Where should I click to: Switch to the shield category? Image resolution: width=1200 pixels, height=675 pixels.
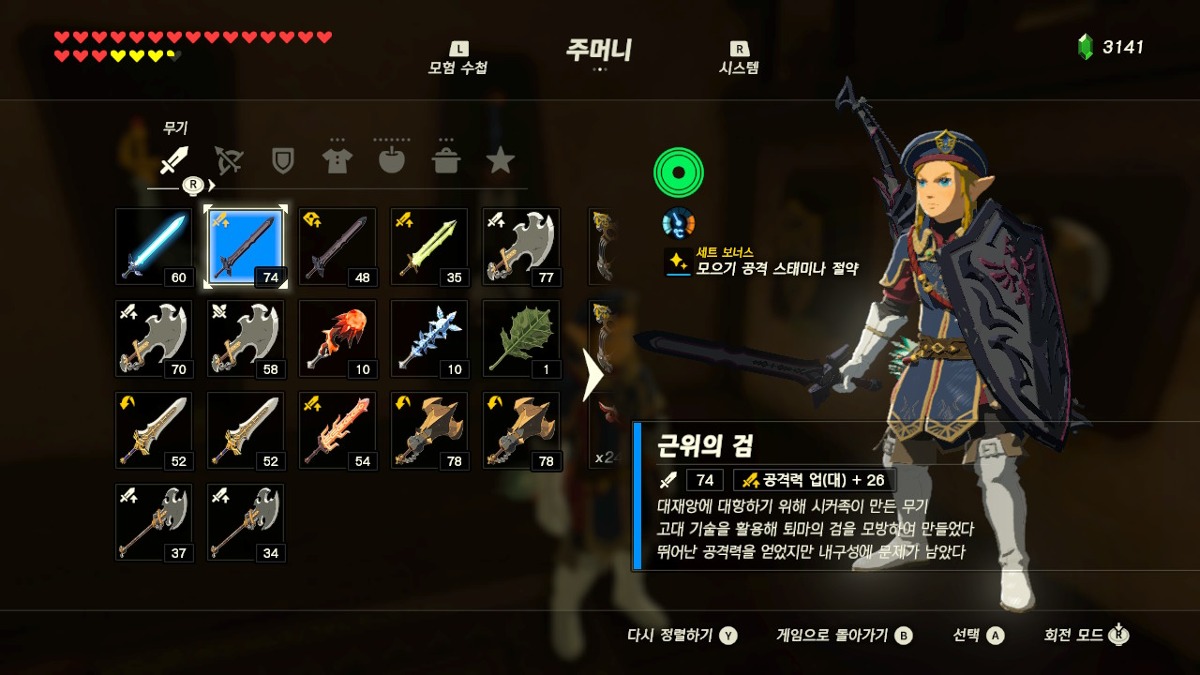pos(283,160)
